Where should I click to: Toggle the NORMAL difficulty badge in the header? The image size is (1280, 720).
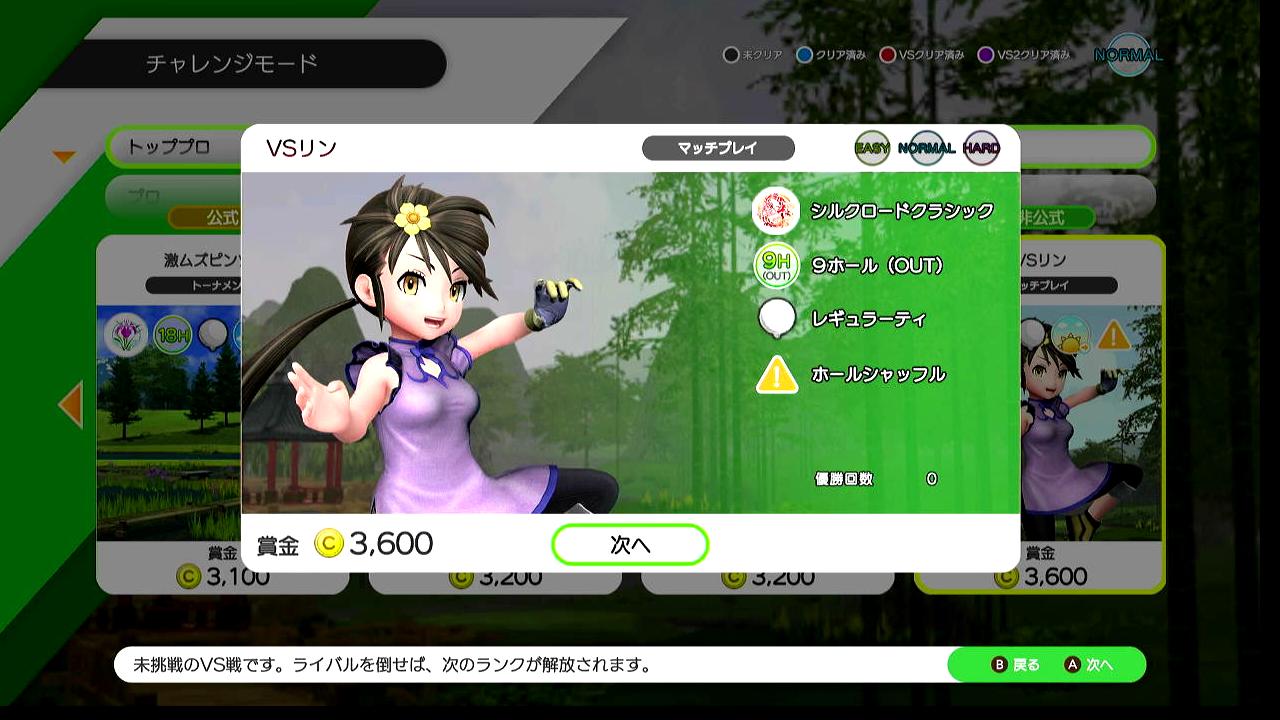[1128, 55]
